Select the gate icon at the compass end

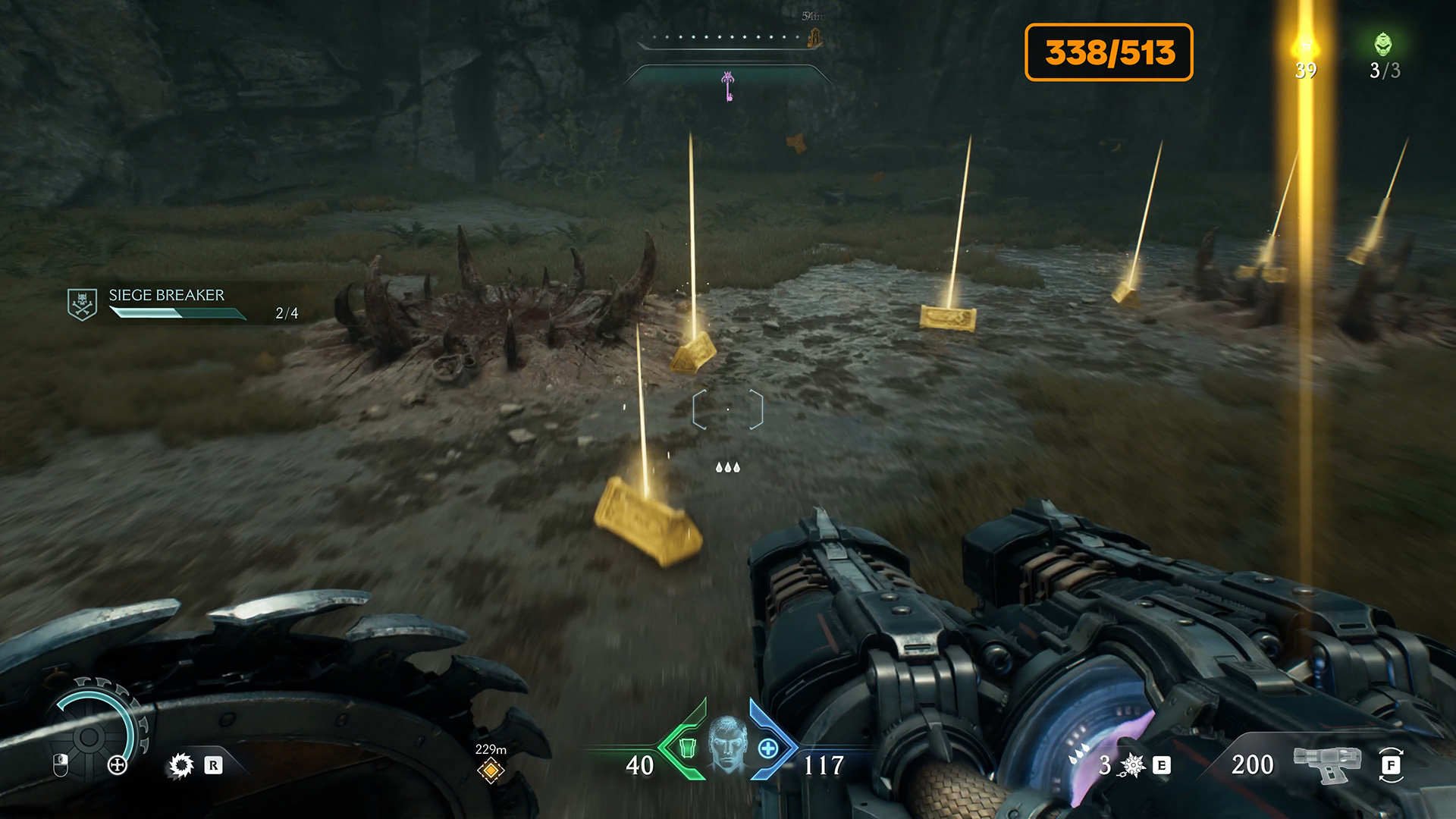click(815, 36)
